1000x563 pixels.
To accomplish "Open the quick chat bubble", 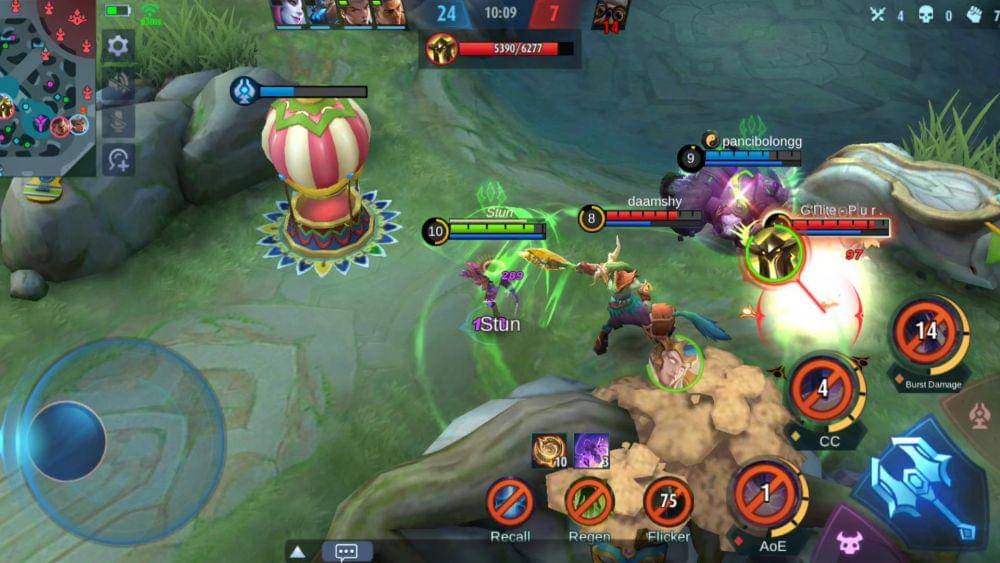I will pos(347,551).
